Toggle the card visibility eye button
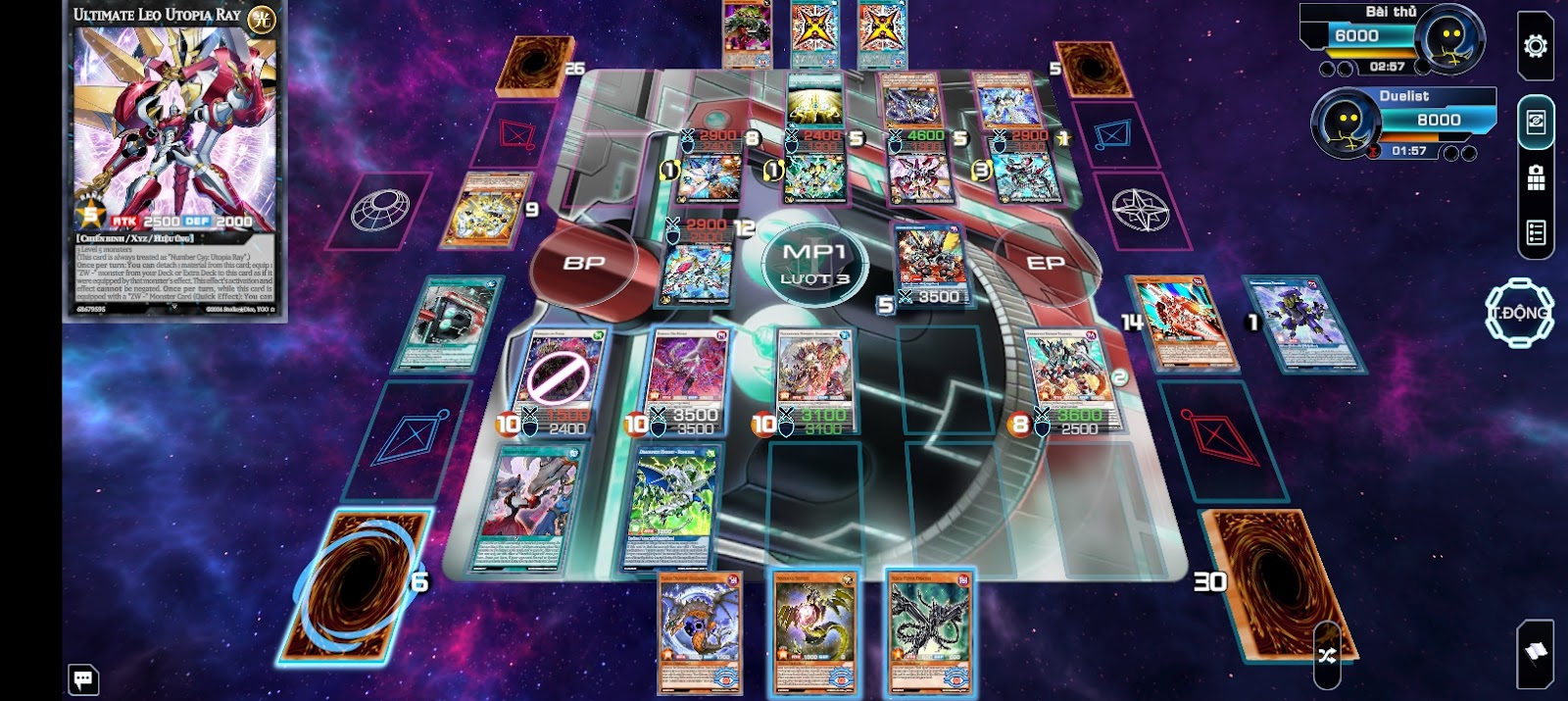This screenshot has width=1568, height=701. pos(1535,122)
